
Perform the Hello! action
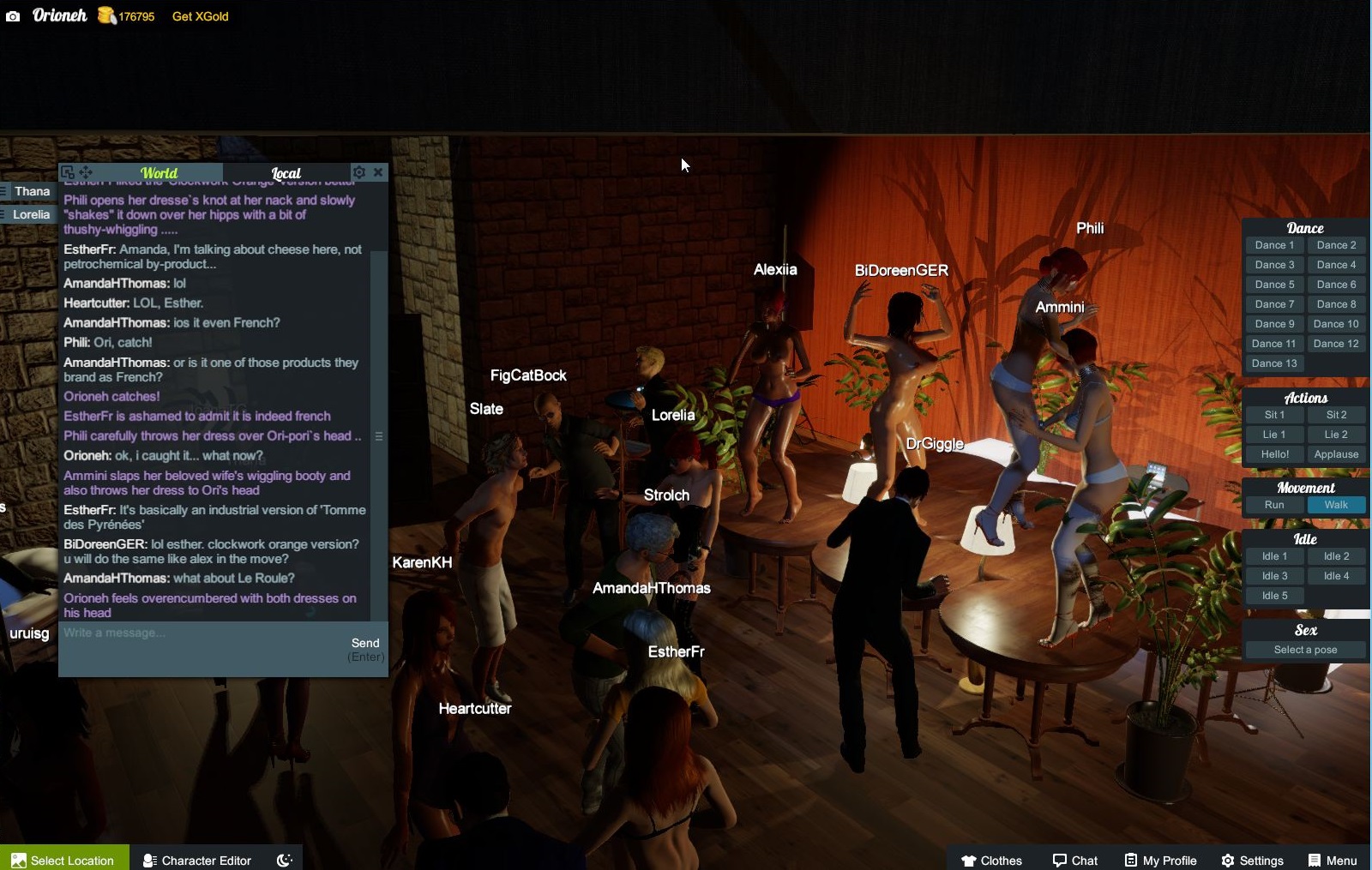pyautogui.click(x=1274, y=454)
